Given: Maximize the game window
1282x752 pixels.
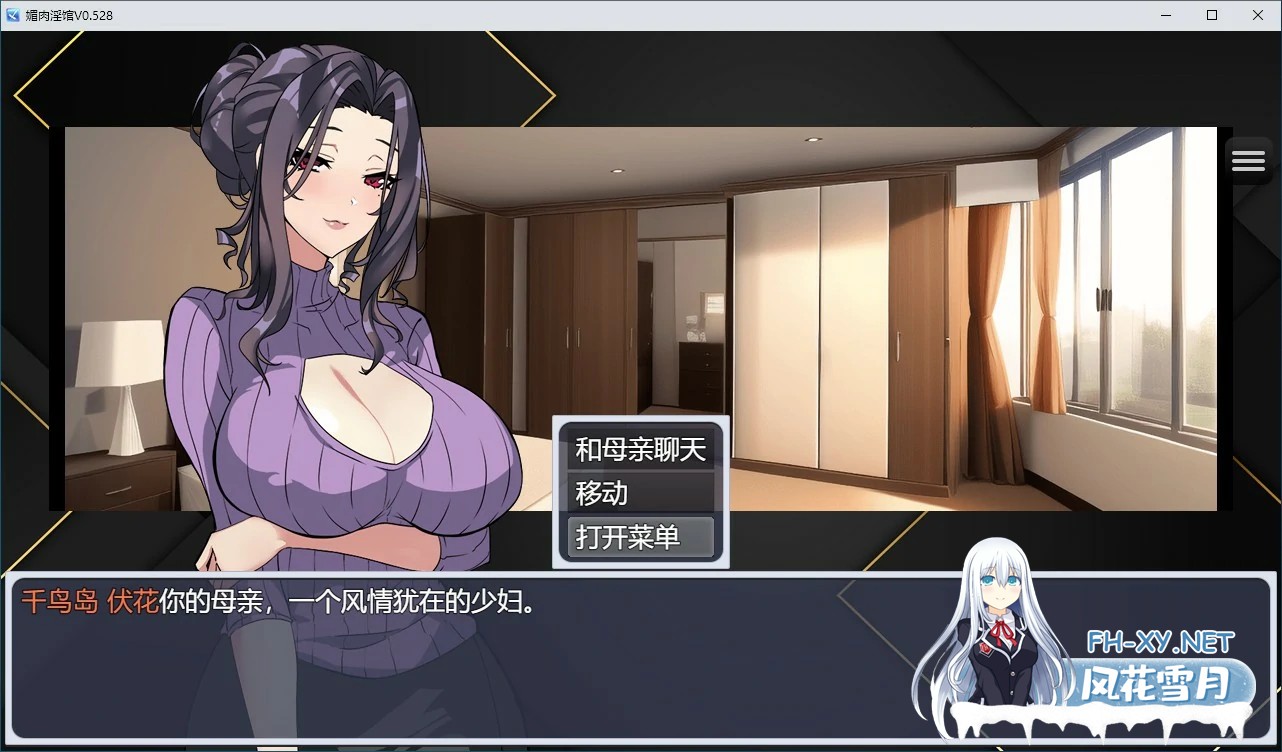Looking at the screenshot, I should [1211, 15].
